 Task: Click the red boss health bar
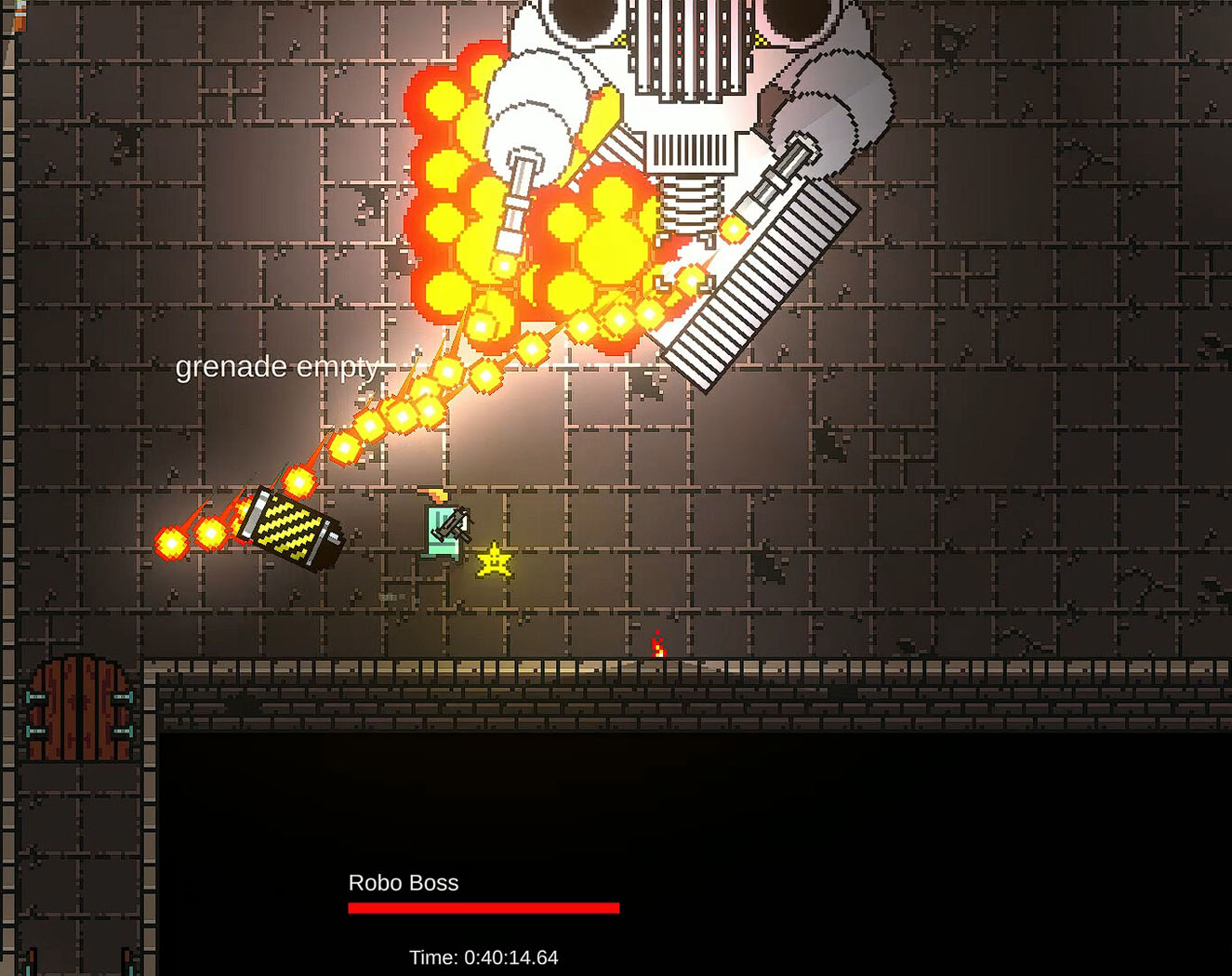[x=482, y=905]
